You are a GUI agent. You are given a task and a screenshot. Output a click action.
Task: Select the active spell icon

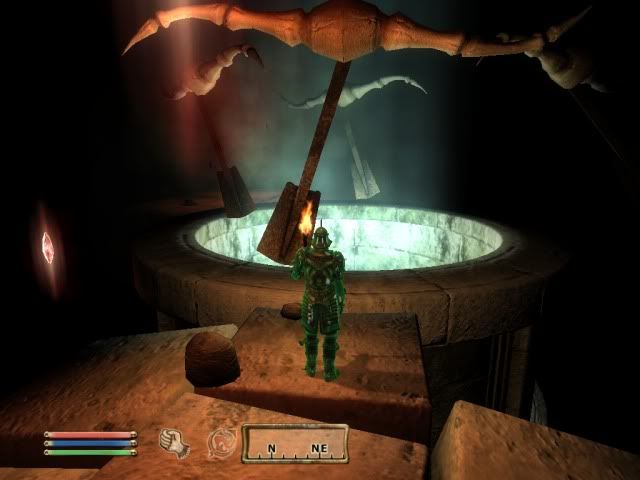tap(221, 442)
